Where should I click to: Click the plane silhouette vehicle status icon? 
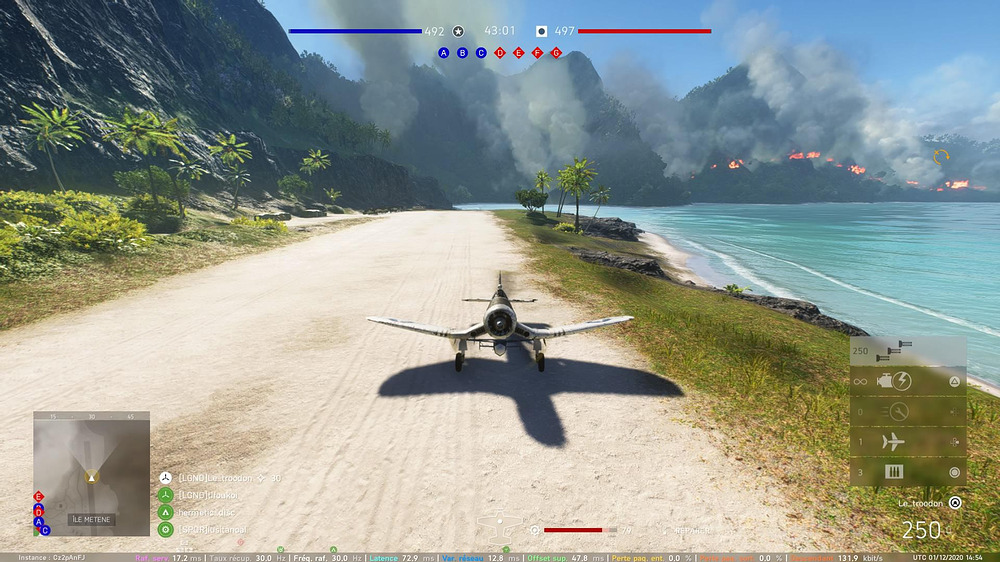pyautogui.click(x=500, y=521)
